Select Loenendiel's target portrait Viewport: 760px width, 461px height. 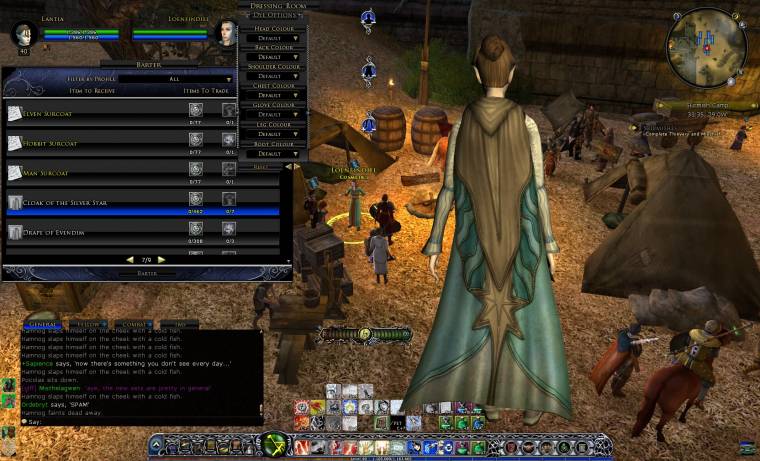[x=225, y=33]
